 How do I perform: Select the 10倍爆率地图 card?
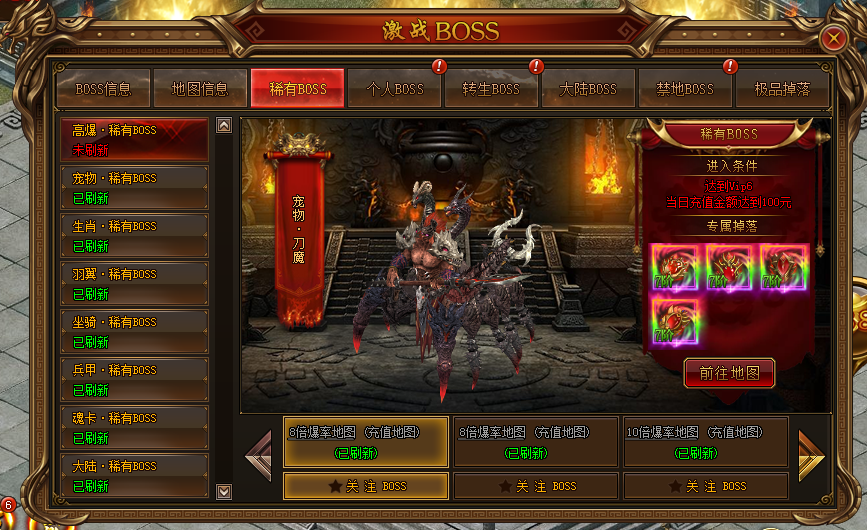(x=705, y=442)
